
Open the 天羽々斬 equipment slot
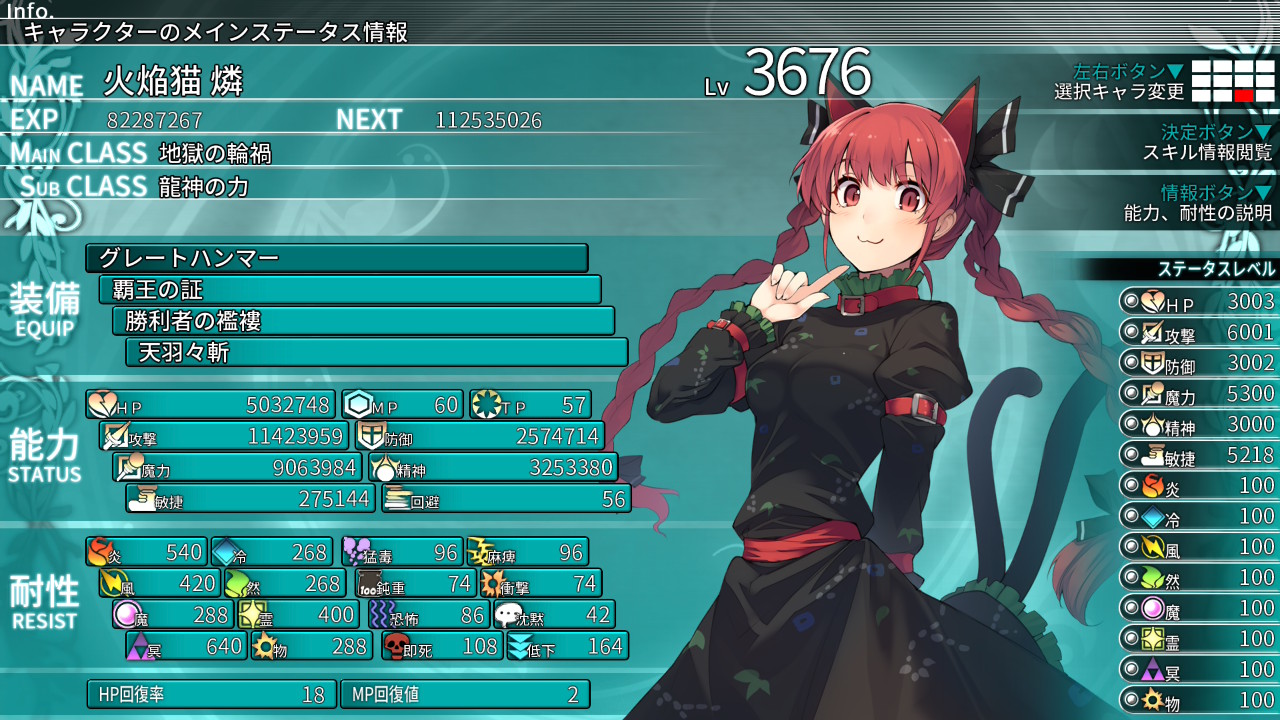(376, 352)
